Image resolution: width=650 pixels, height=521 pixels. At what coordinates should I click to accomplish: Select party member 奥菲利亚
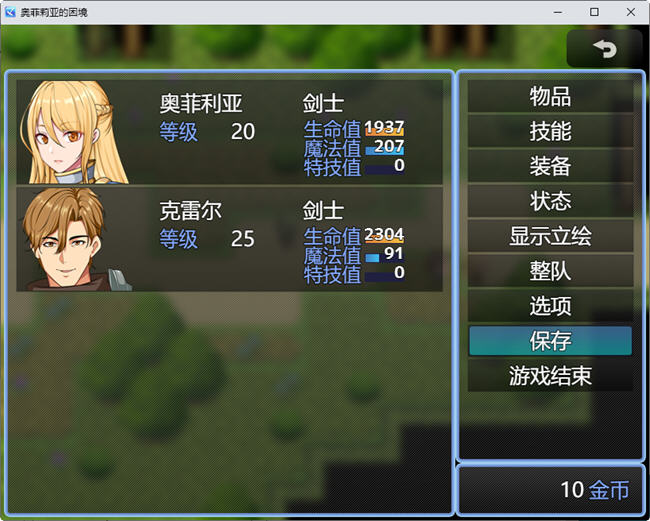tap(229, 133)
